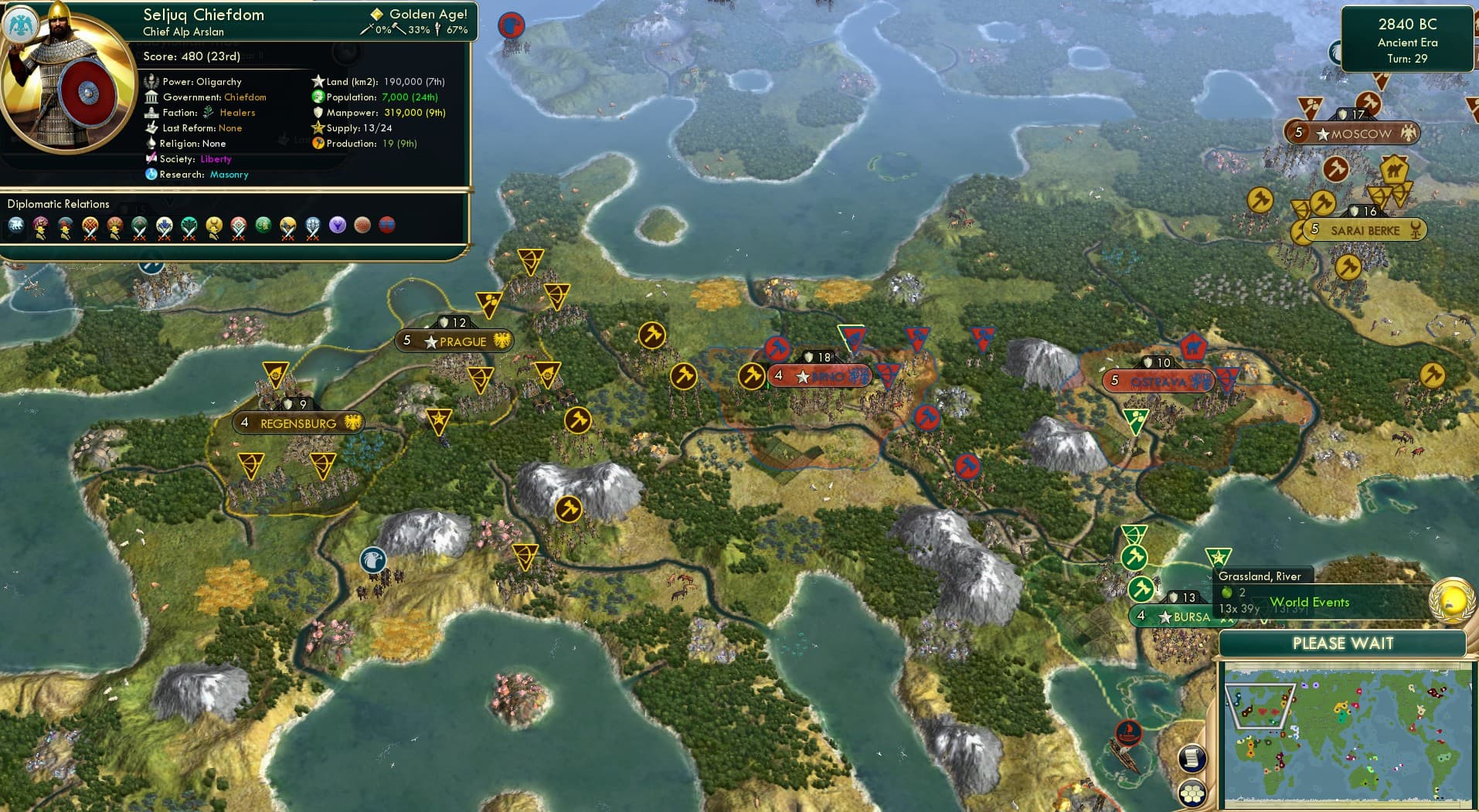Open the notification scroll icon above the minimap
Screen dimensions: 1479x812
coord(1192,759)
